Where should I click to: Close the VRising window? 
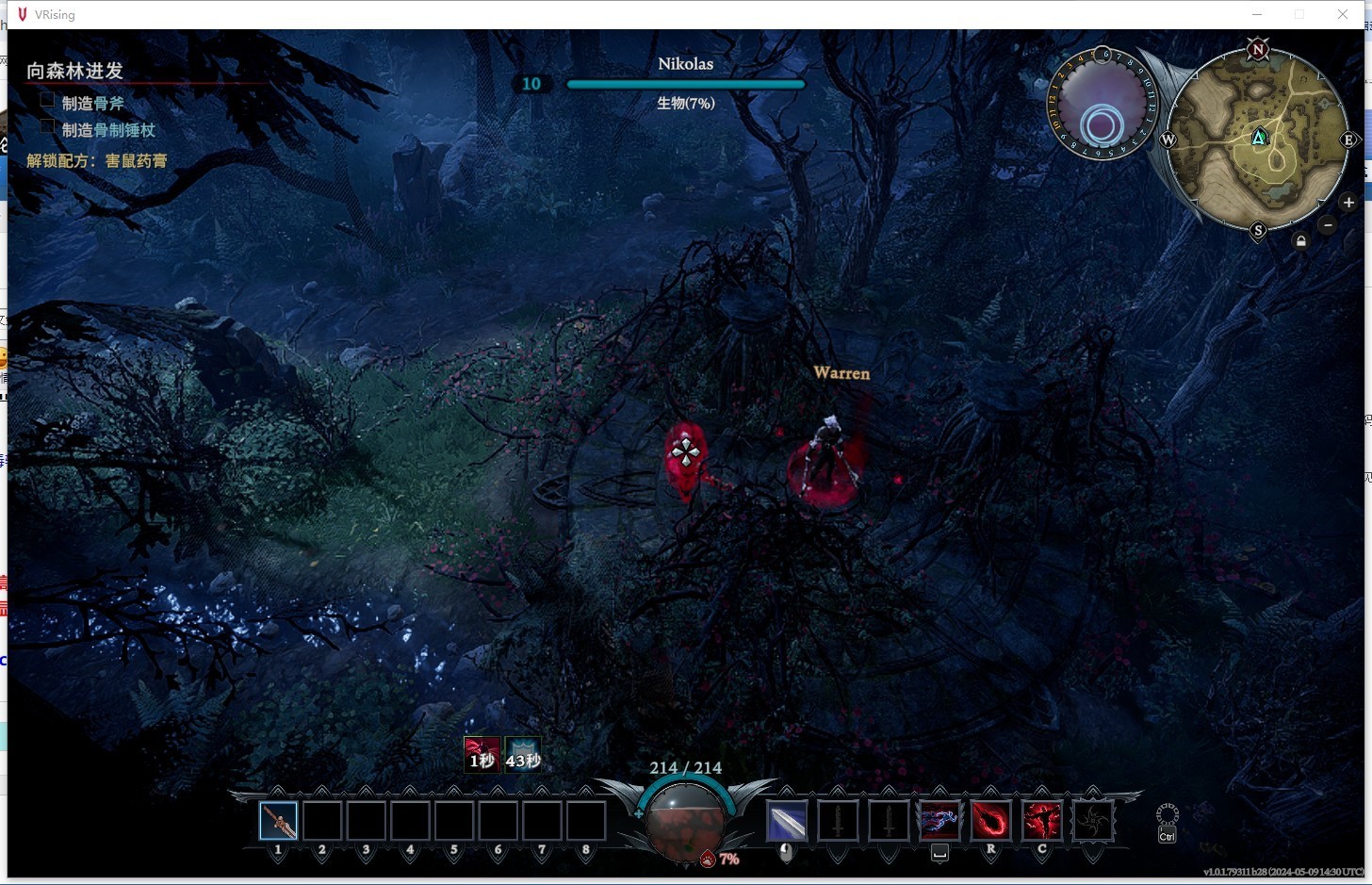1343,14
